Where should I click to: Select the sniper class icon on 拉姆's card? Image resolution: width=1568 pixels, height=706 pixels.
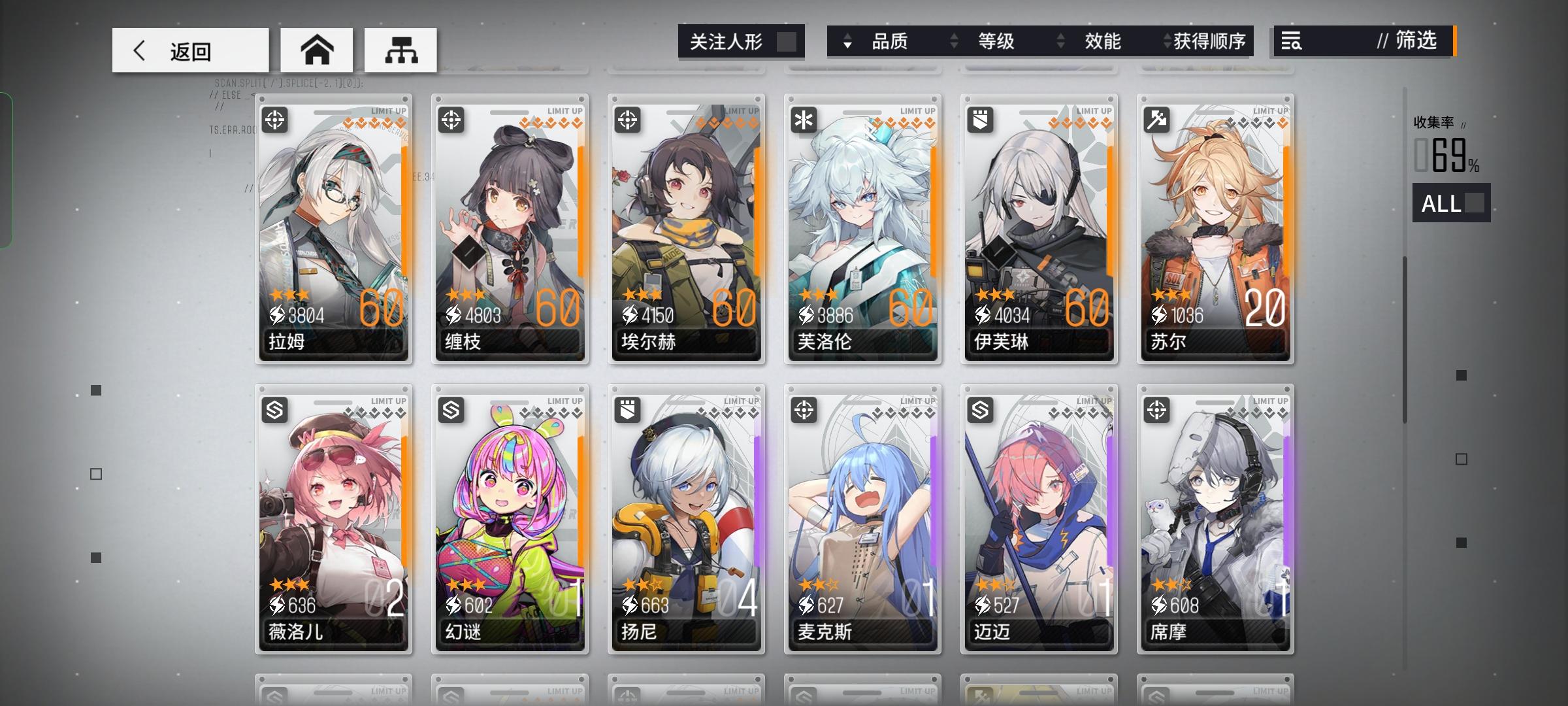tap(275, 121)
